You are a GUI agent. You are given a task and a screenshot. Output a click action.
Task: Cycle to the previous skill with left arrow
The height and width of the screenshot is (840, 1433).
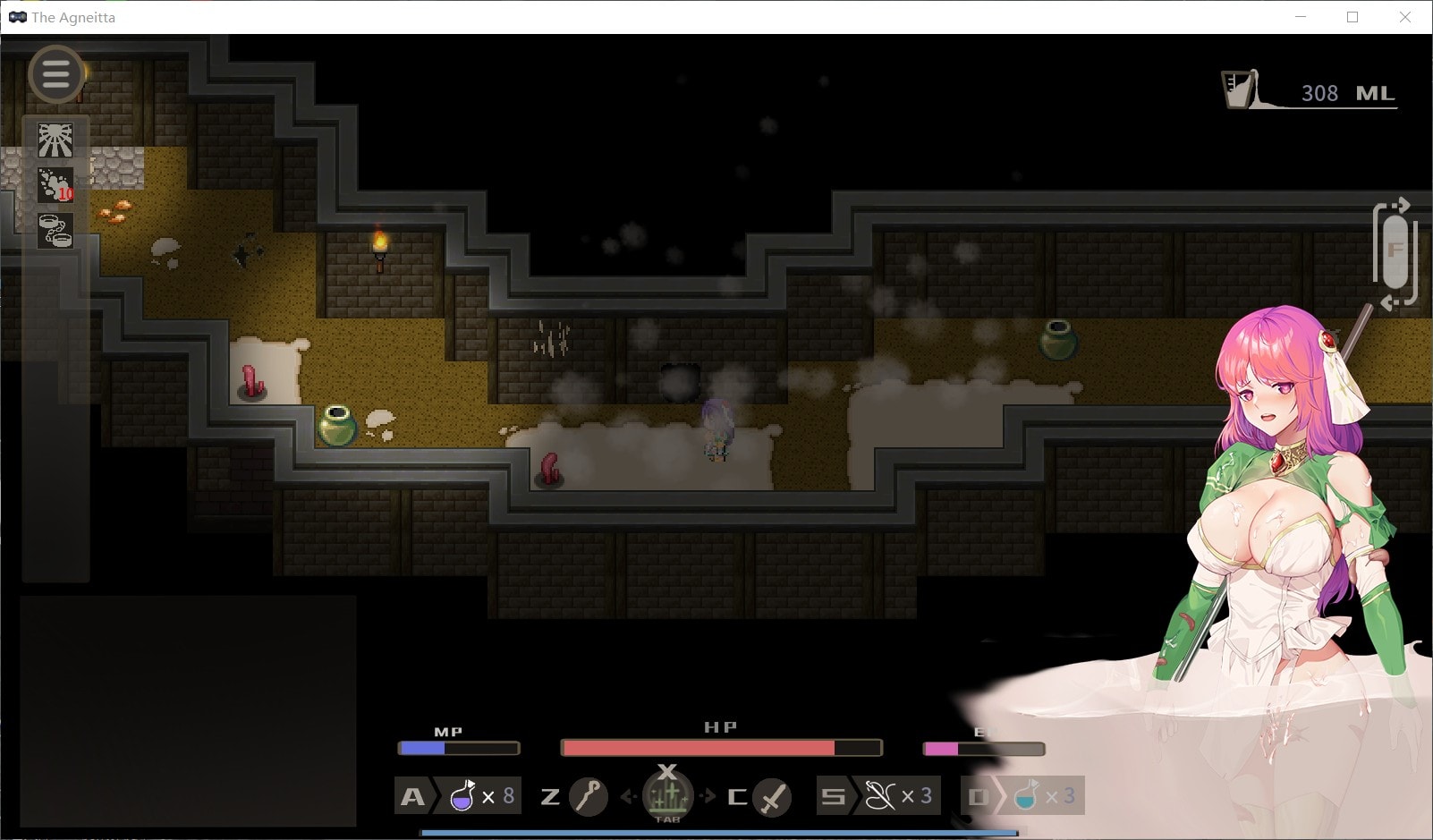coord(628,795)
